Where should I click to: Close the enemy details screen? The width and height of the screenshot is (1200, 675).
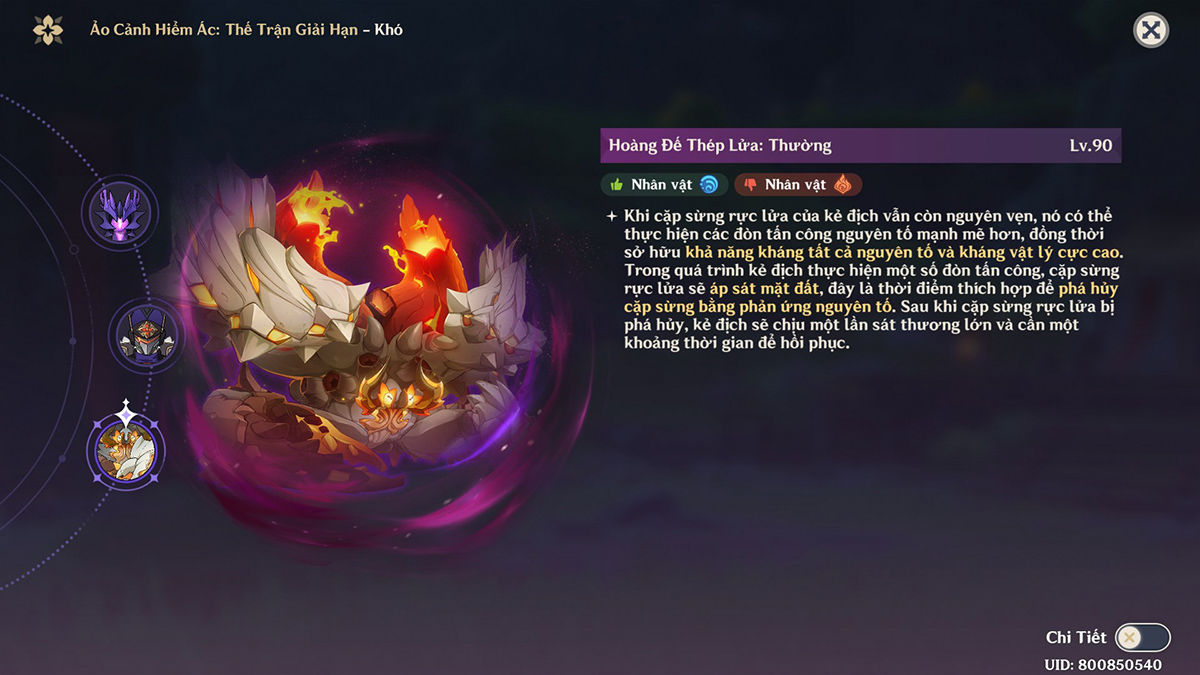click(1151, 30)
